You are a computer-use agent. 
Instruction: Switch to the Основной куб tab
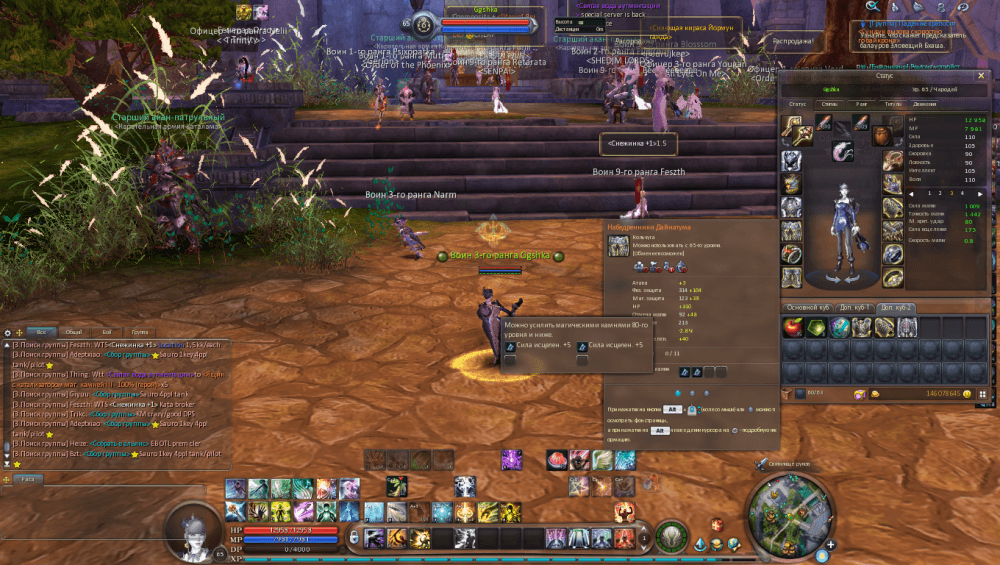point(808,308)
